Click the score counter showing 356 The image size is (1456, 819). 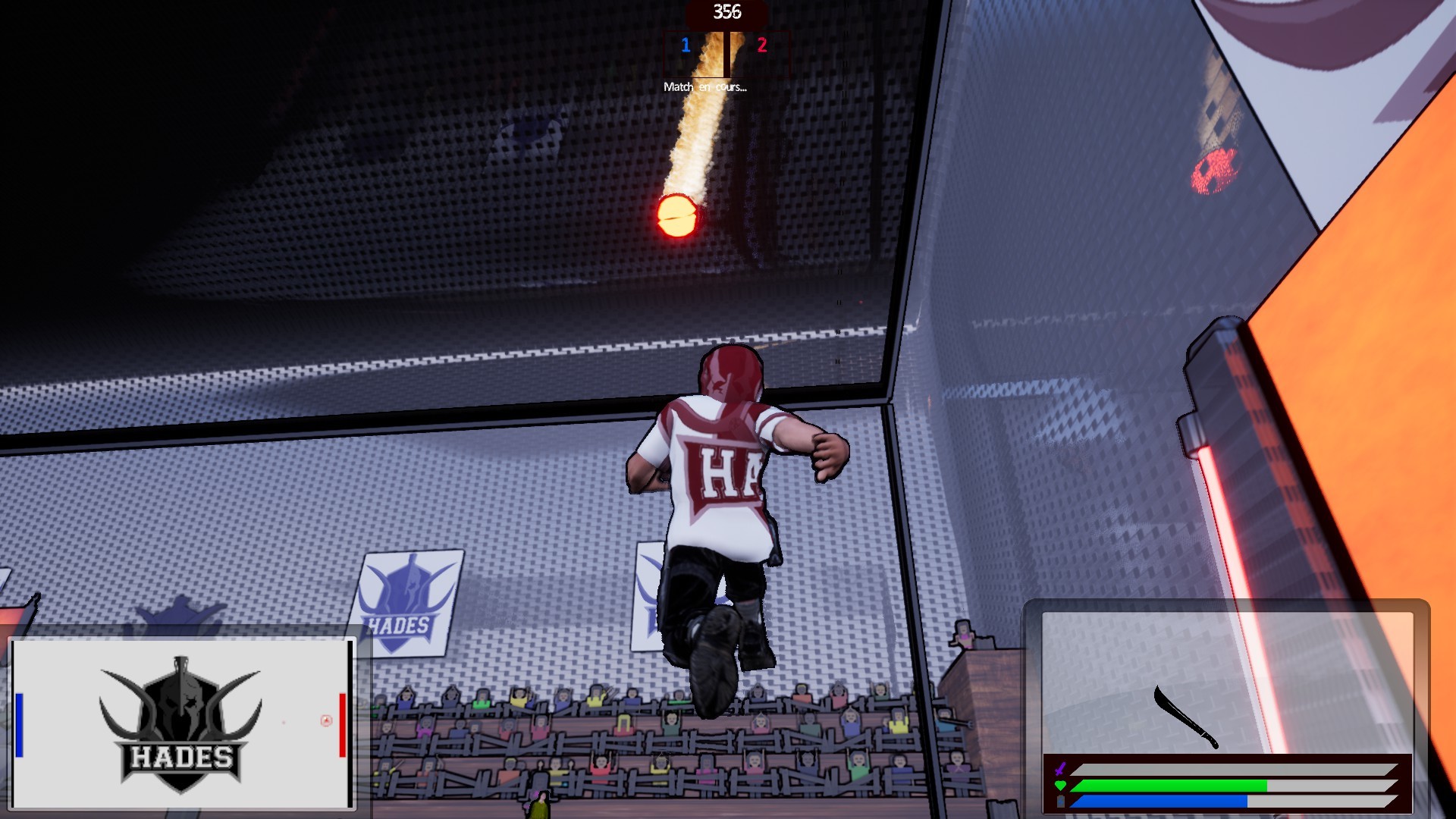click(x=726, y=11)
